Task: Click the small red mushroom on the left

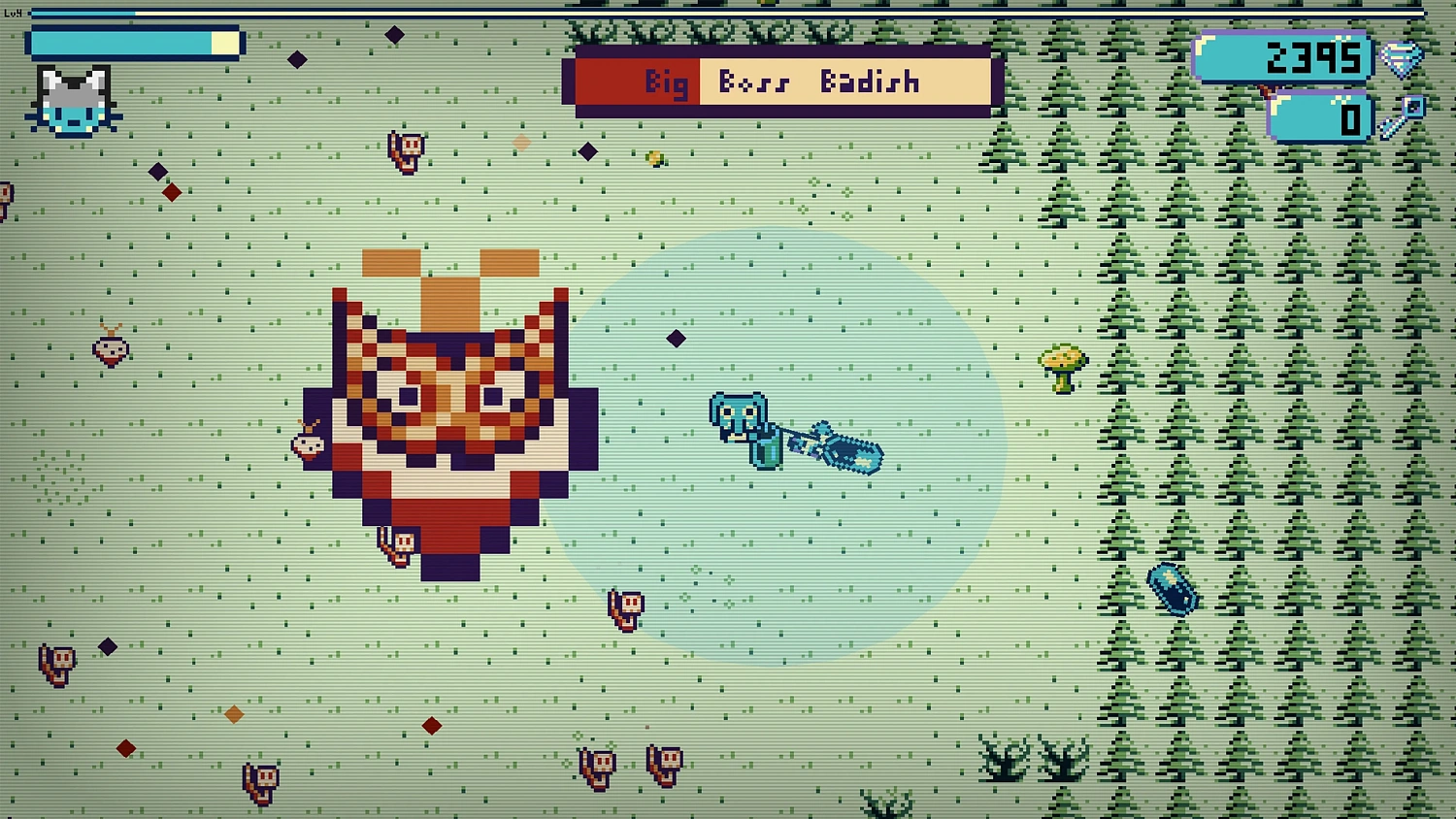Action: (109, 349)
